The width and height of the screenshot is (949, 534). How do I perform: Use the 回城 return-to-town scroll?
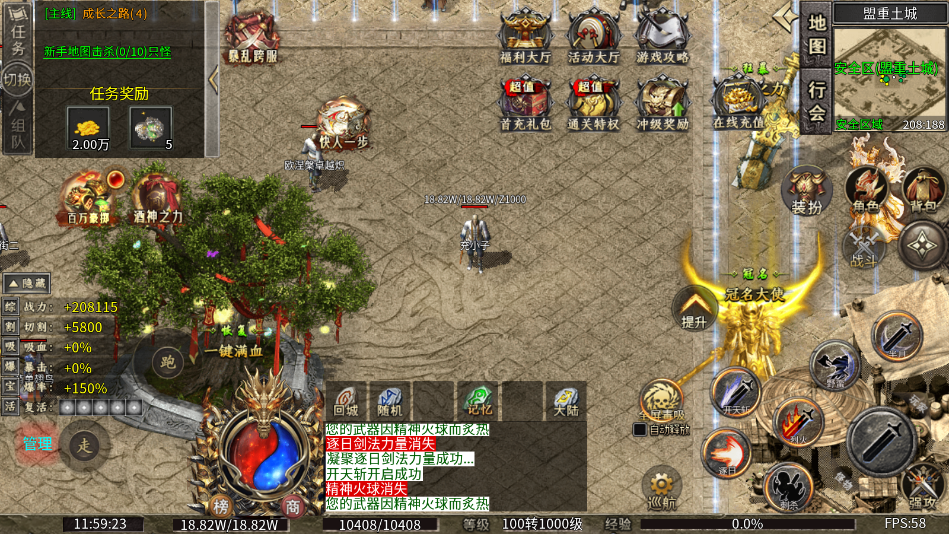pos(345,399)
